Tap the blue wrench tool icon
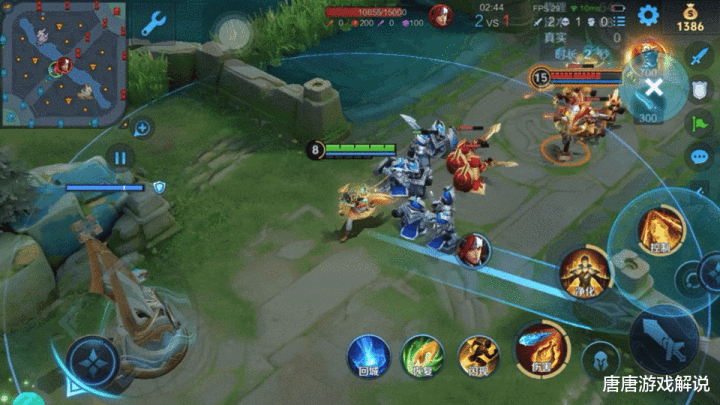The width and height of the screenshot is (720, 405). 153,23
